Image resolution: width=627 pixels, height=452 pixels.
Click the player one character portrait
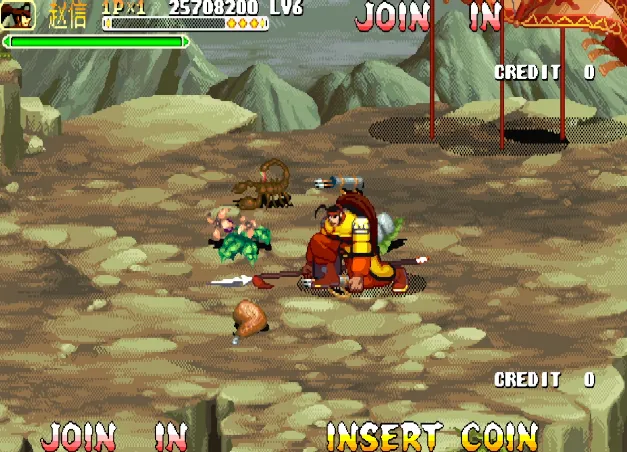[x=21, y=15]
